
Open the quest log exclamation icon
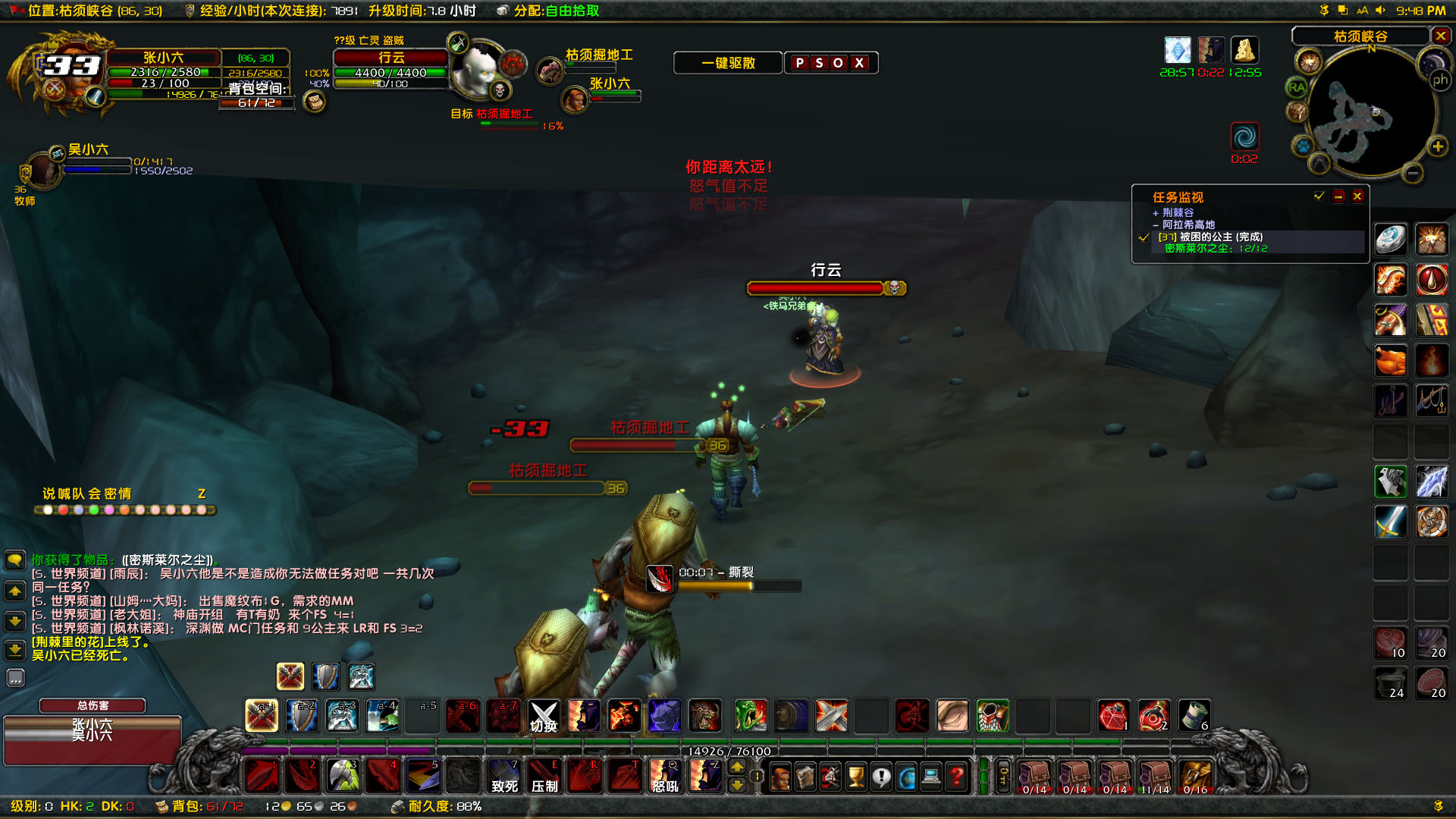[882, 777]
